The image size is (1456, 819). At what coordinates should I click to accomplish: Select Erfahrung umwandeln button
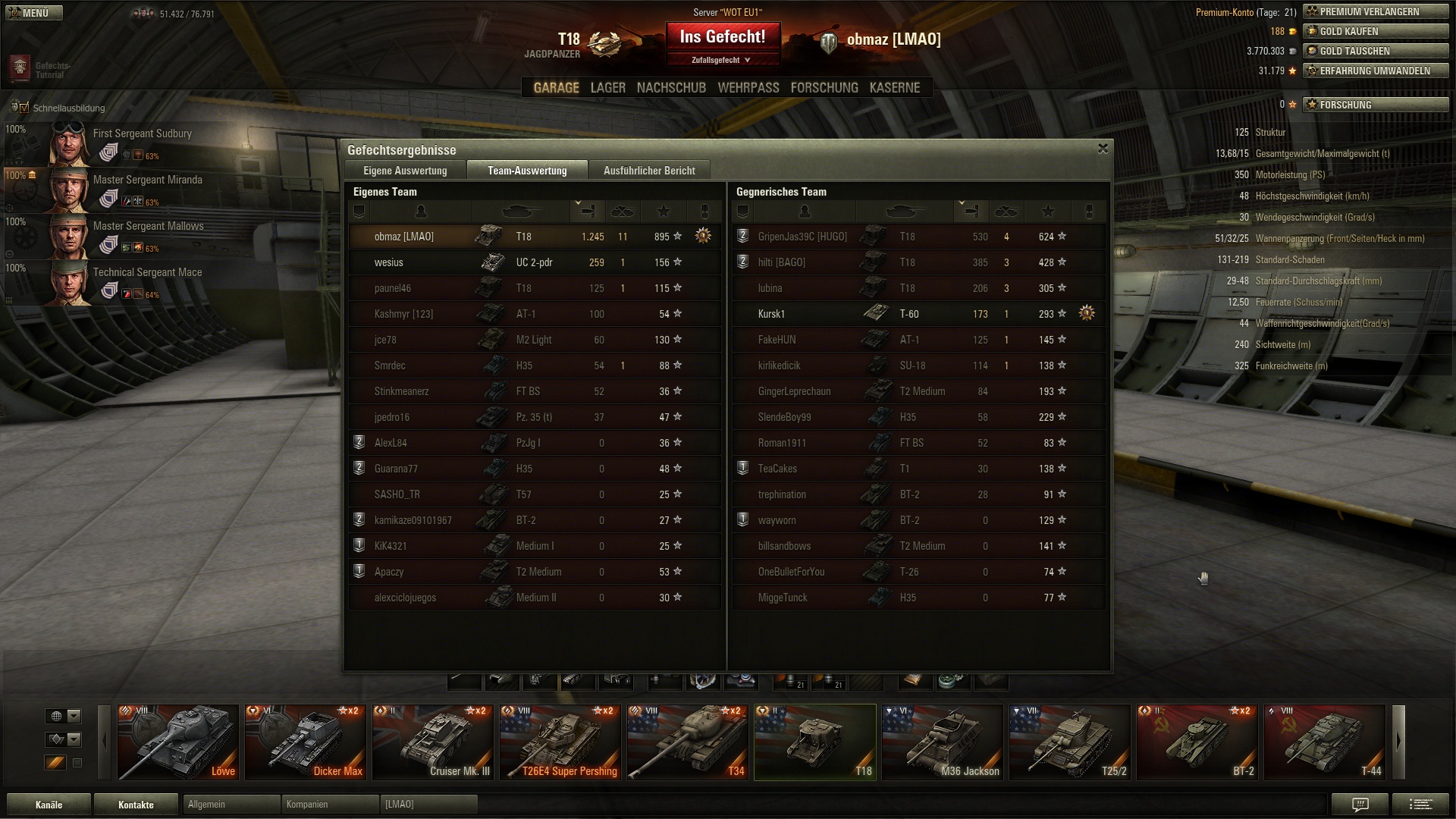click(x=1376, y=71)
